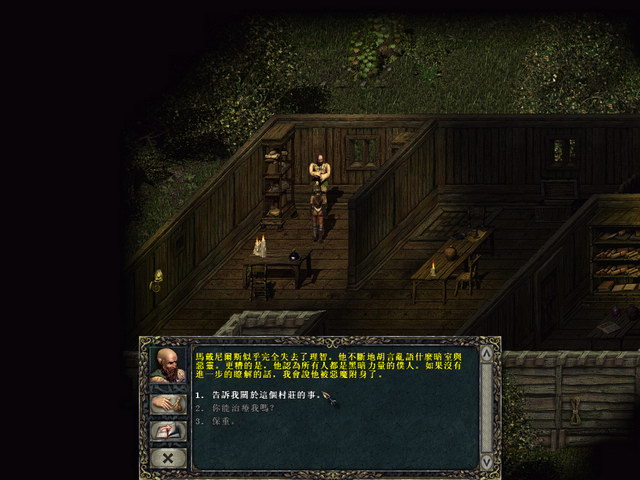640x480 pixels.
Task: Click the dialogue scrollbar down arrow
Action: (x=486, y=461)
